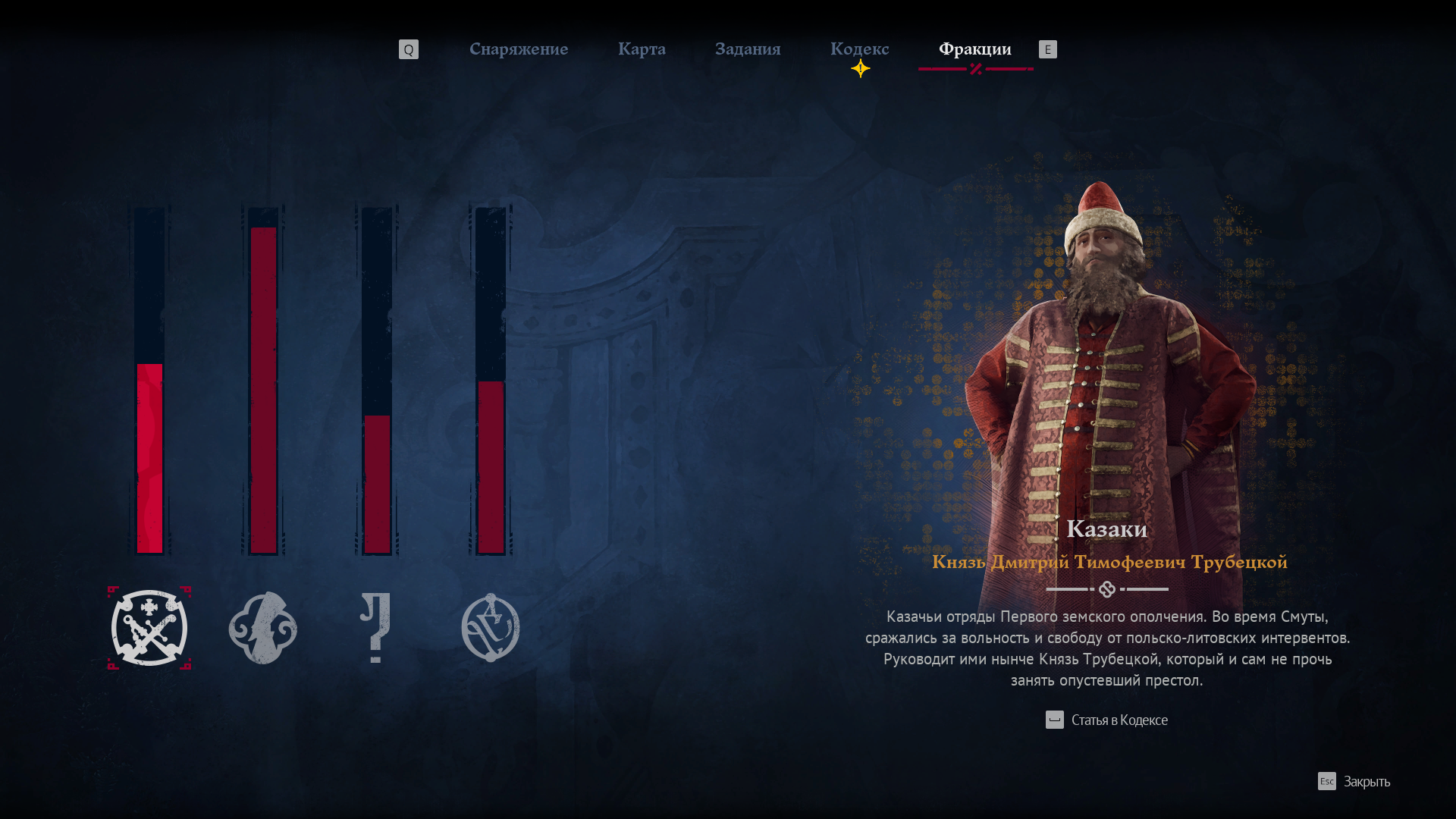The height and width of the screenshot is (819, 1456).
Task: Select the Cossacks crossed-sabres faction emblem
Action: tap(149, 628)
